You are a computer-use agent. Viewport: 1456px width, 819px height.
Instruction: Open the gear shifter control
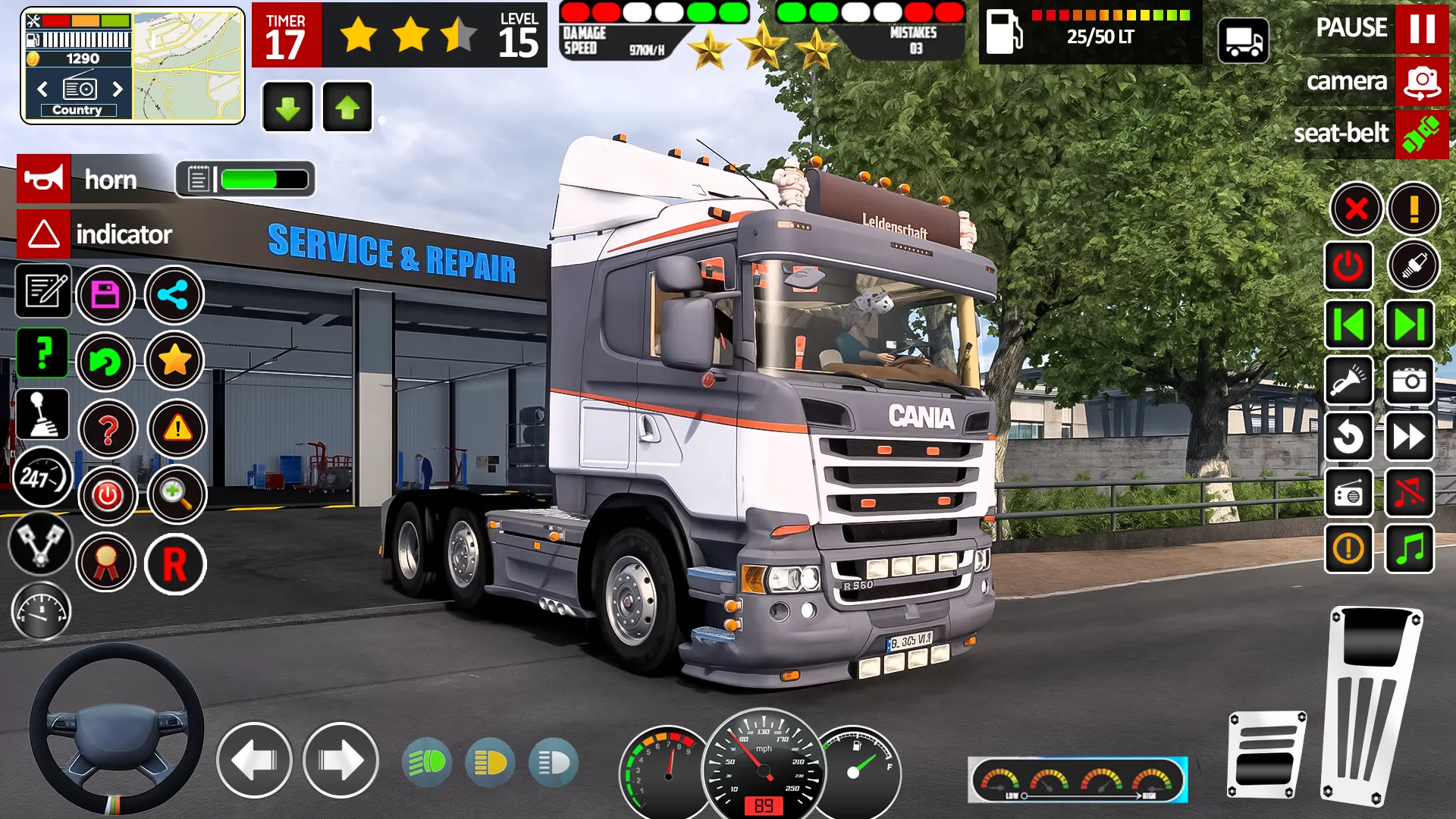click(43, 414)
